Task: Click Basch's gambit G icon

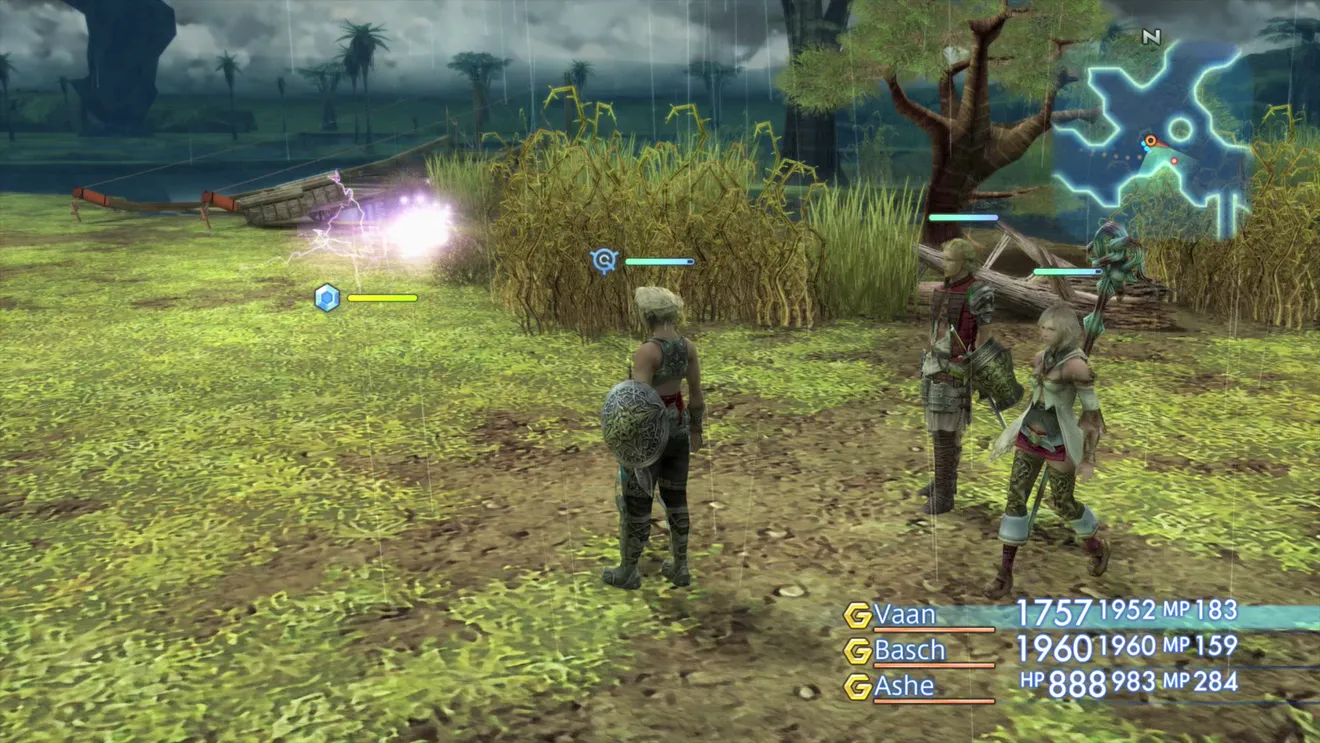Action: coord(858,652)
